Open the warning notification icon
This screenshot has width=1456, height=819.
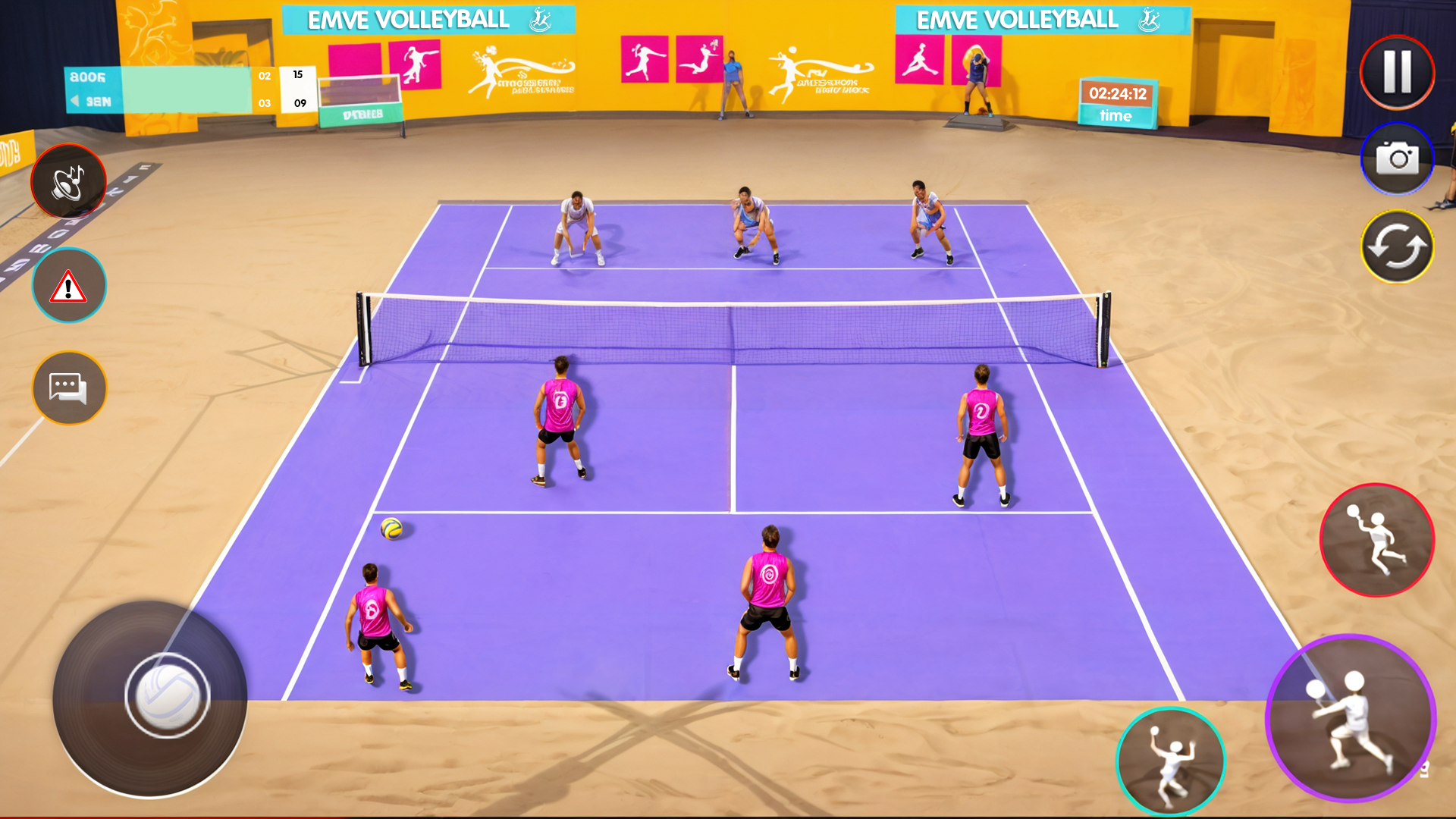pyautogui.click(x=68, y=284)
